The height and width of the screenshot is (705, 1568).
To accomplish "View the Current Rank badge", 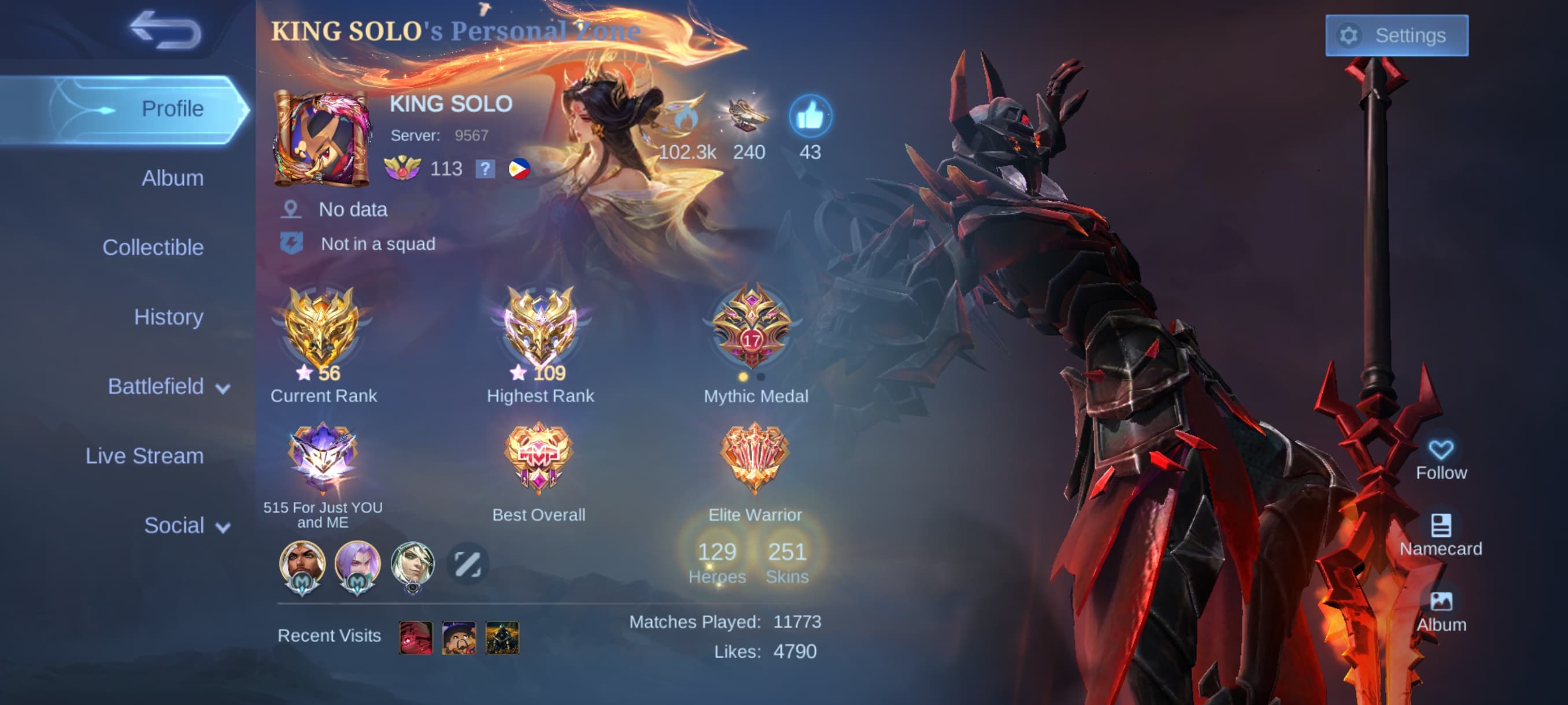I will (x=321, y=329).
